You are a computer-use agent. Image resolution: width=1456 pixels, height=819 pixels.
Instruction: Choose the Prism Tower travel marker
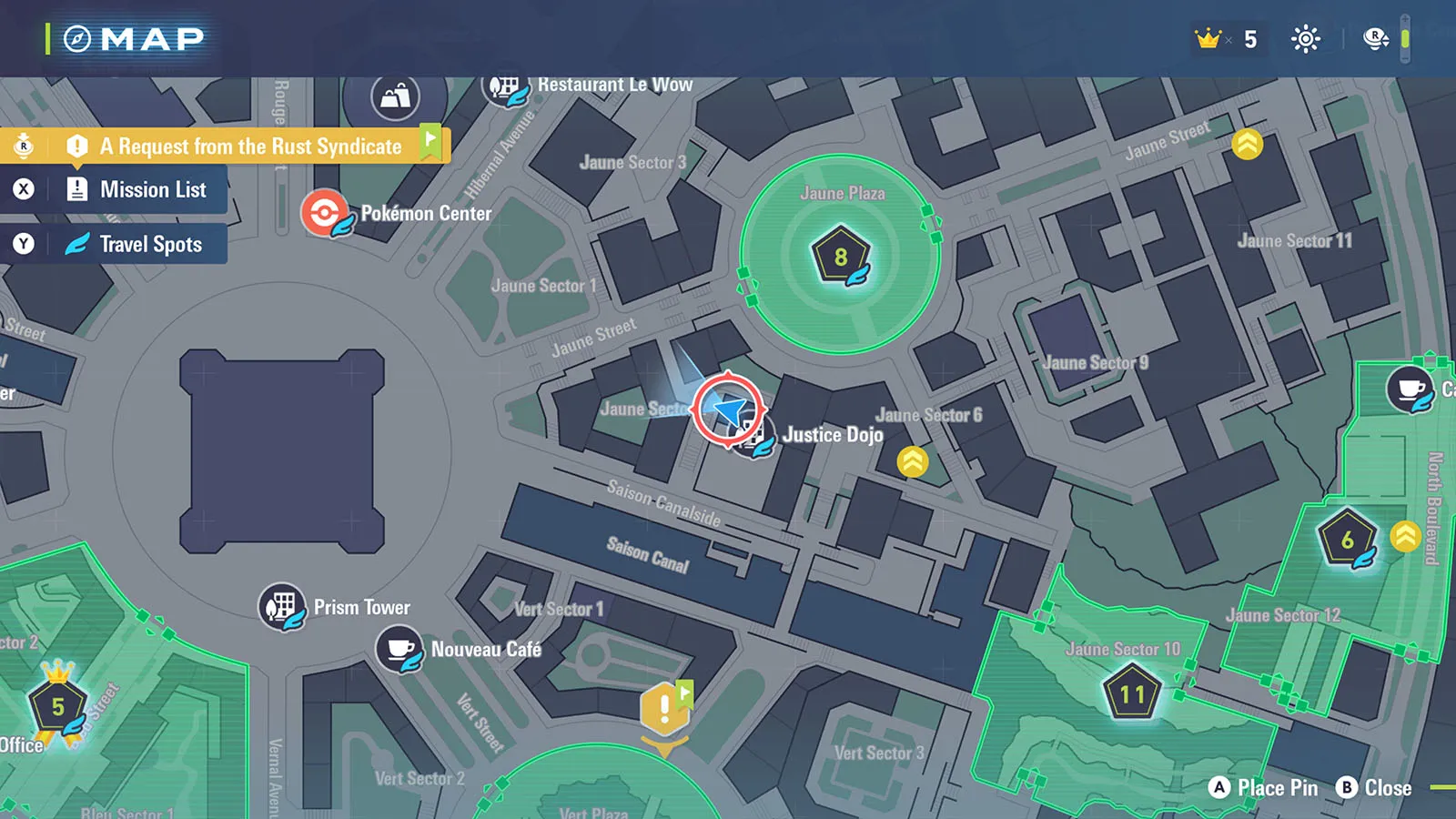[282, 606]
